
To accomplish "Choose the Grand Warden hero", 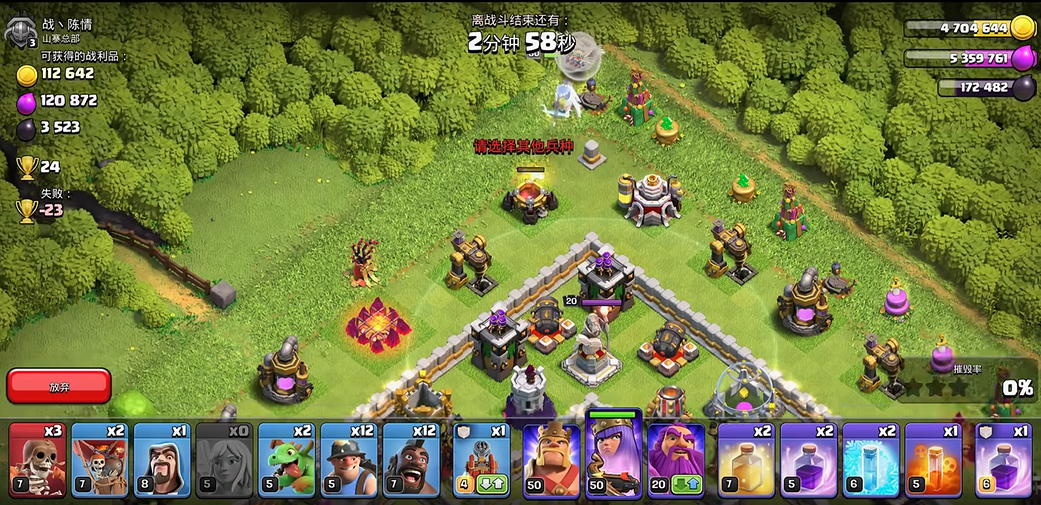I will coord(676,460).
